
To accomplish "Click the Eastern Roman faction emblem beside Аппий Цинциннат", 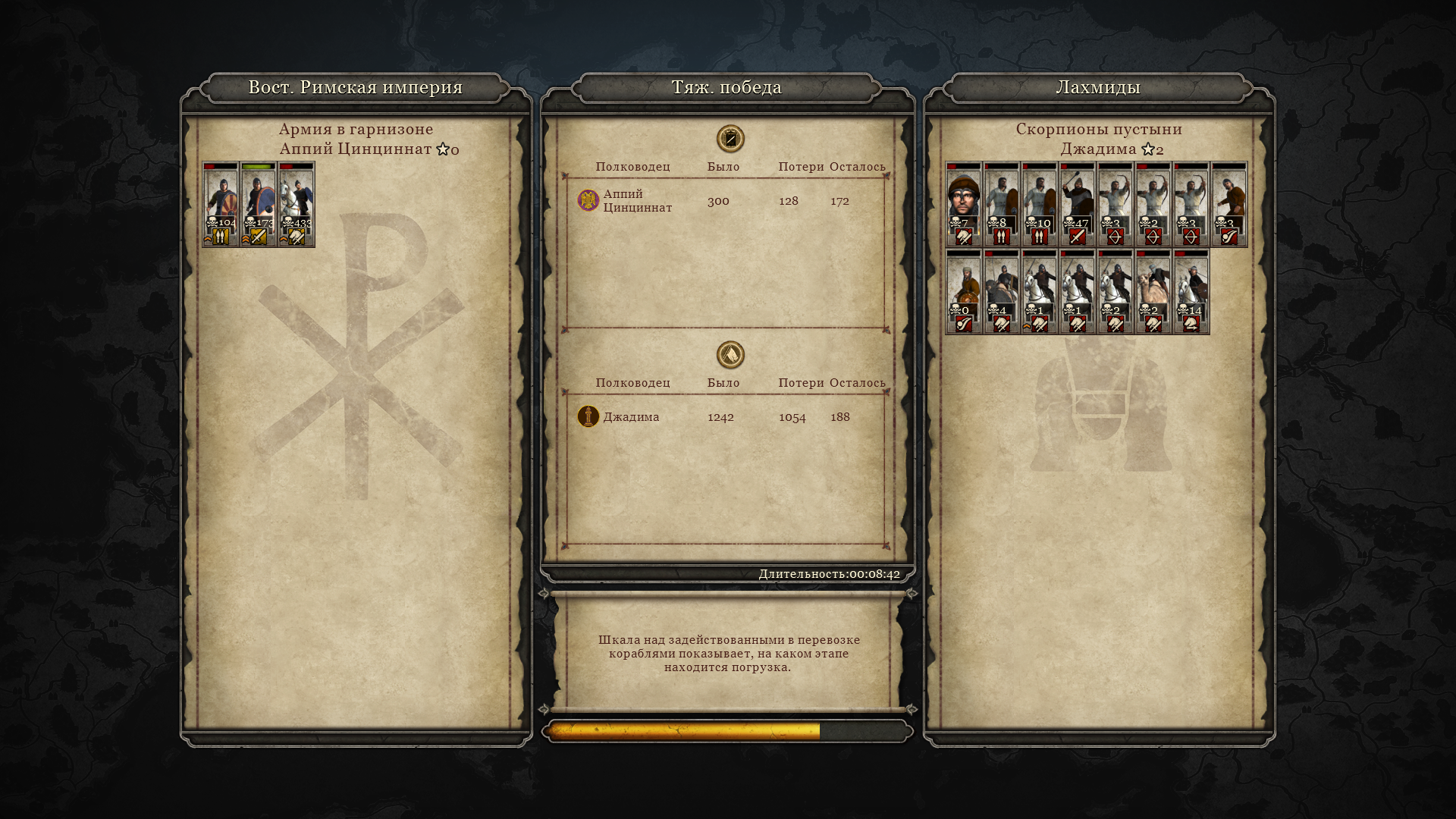I will point(588,200).
